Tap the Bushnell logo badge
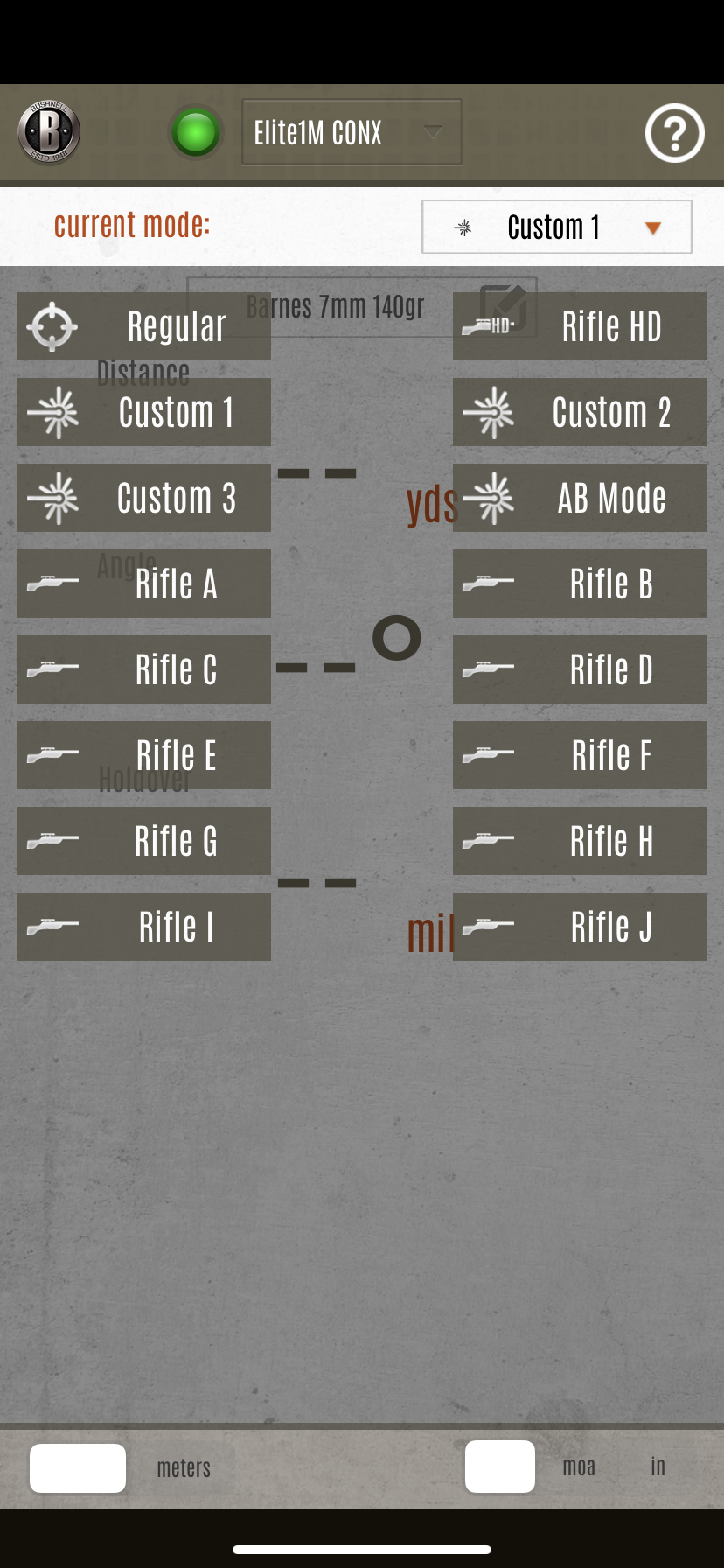Image resolution: width=724 pixels, height=1568 pixels. point(49,132)
